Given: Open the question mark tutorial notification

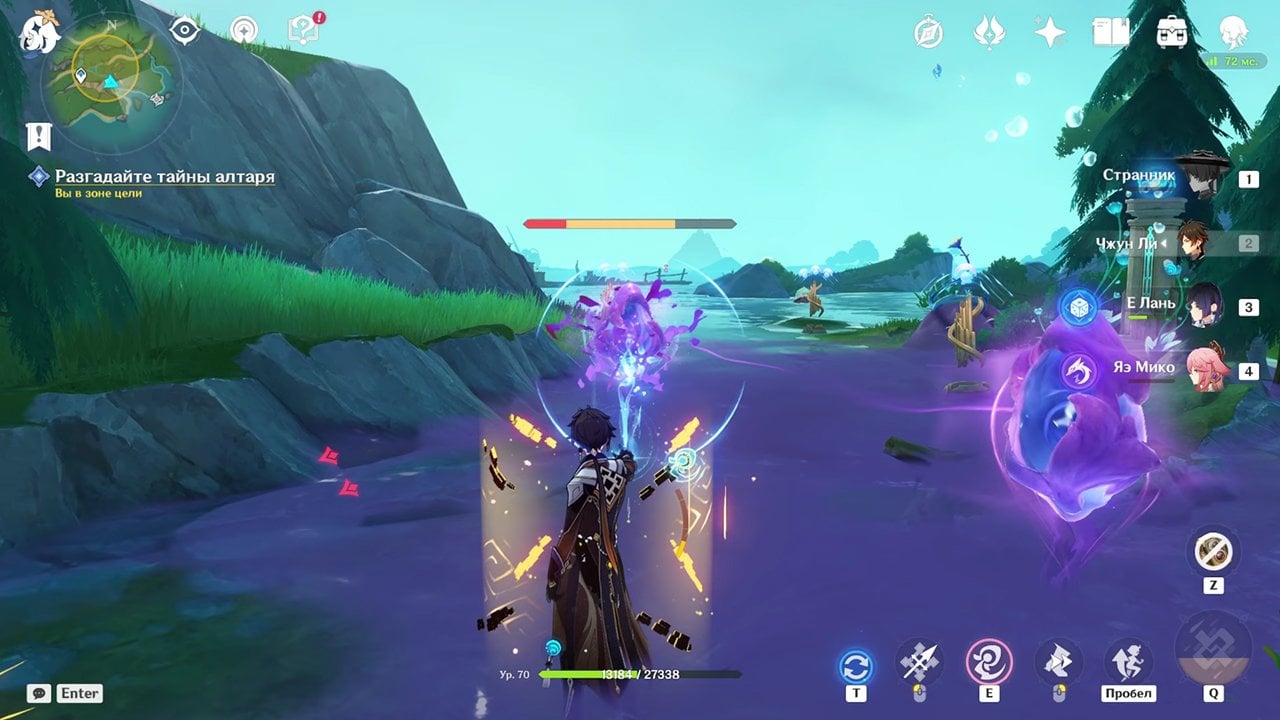Looking at the screenshot, I should (x=302, y=31).
